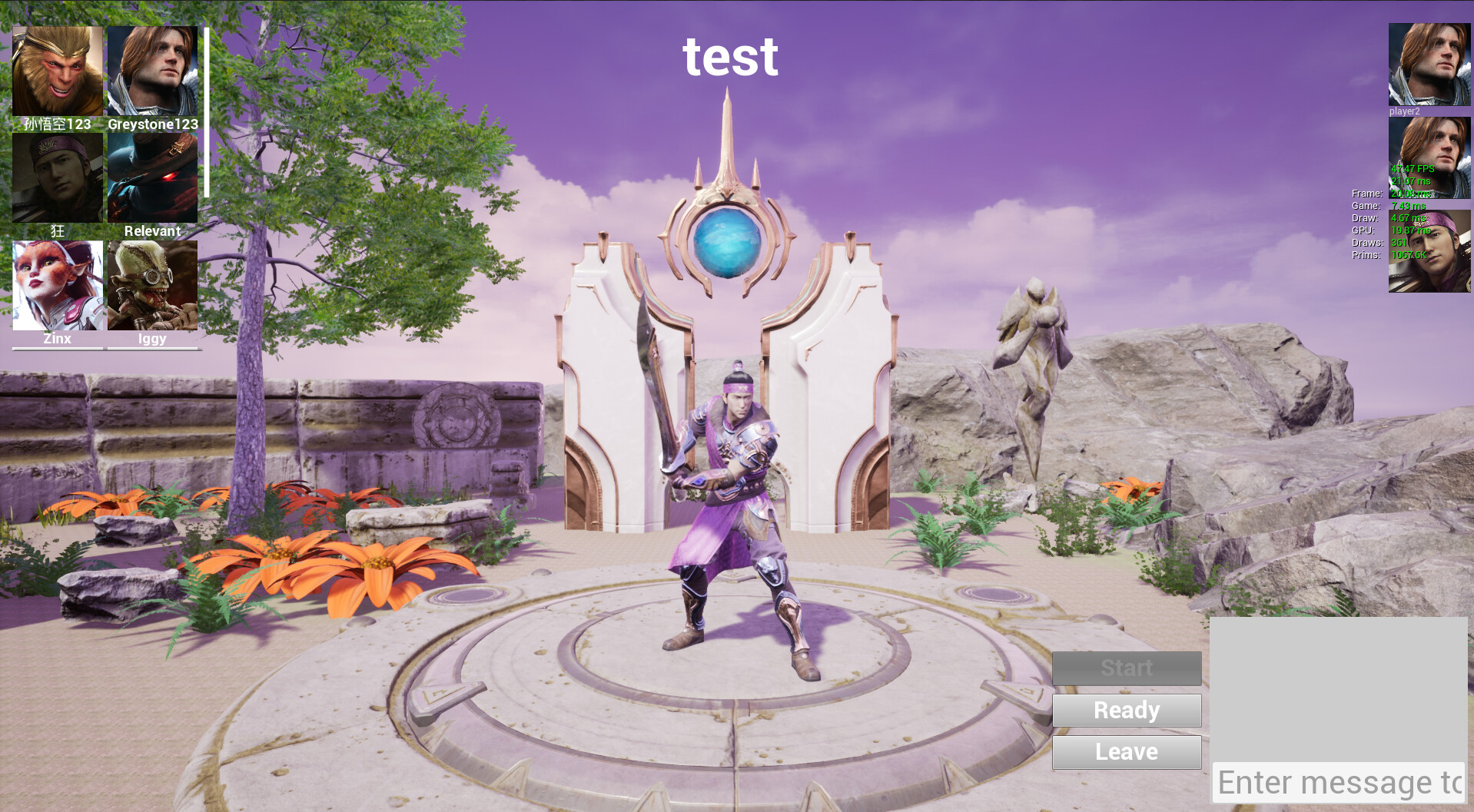
Task: Click the player2 name label
Action: coord(1405,111)
